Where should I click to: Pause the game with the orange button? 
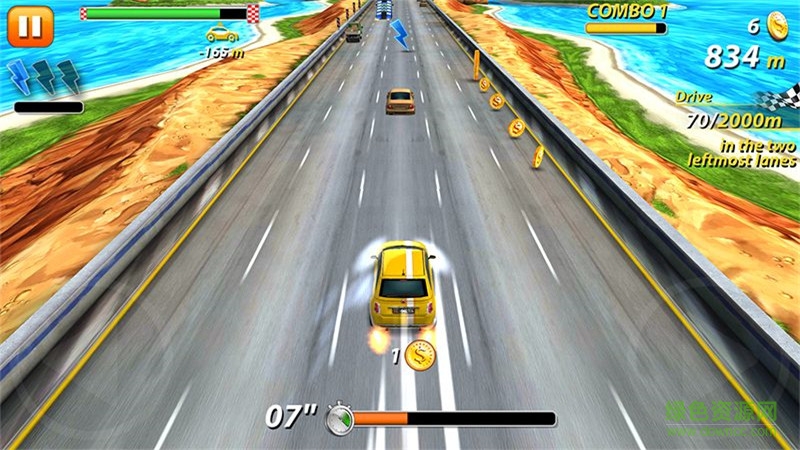tap(30, 26)
